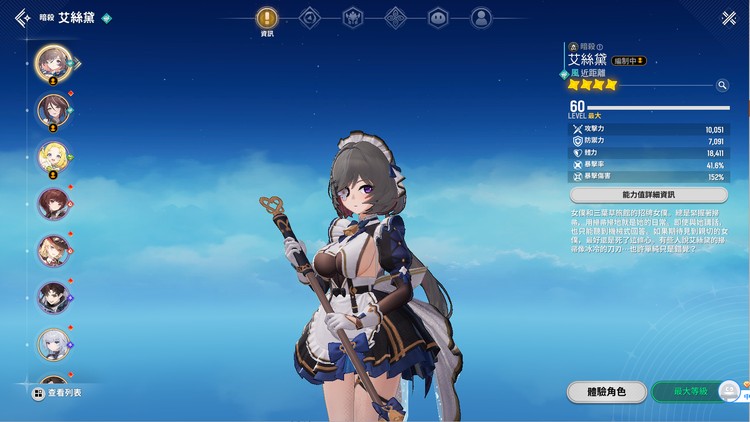
Task: Open the diamond-shaped second tab
Action: 310,18
